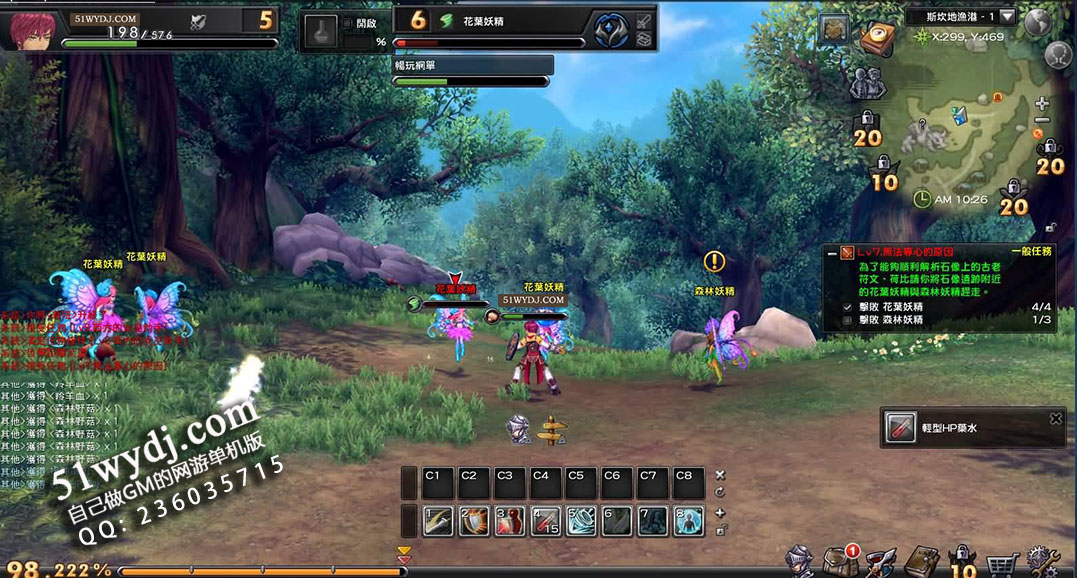Zoom in the minimap with the plus button

(x=1042, y=103)
